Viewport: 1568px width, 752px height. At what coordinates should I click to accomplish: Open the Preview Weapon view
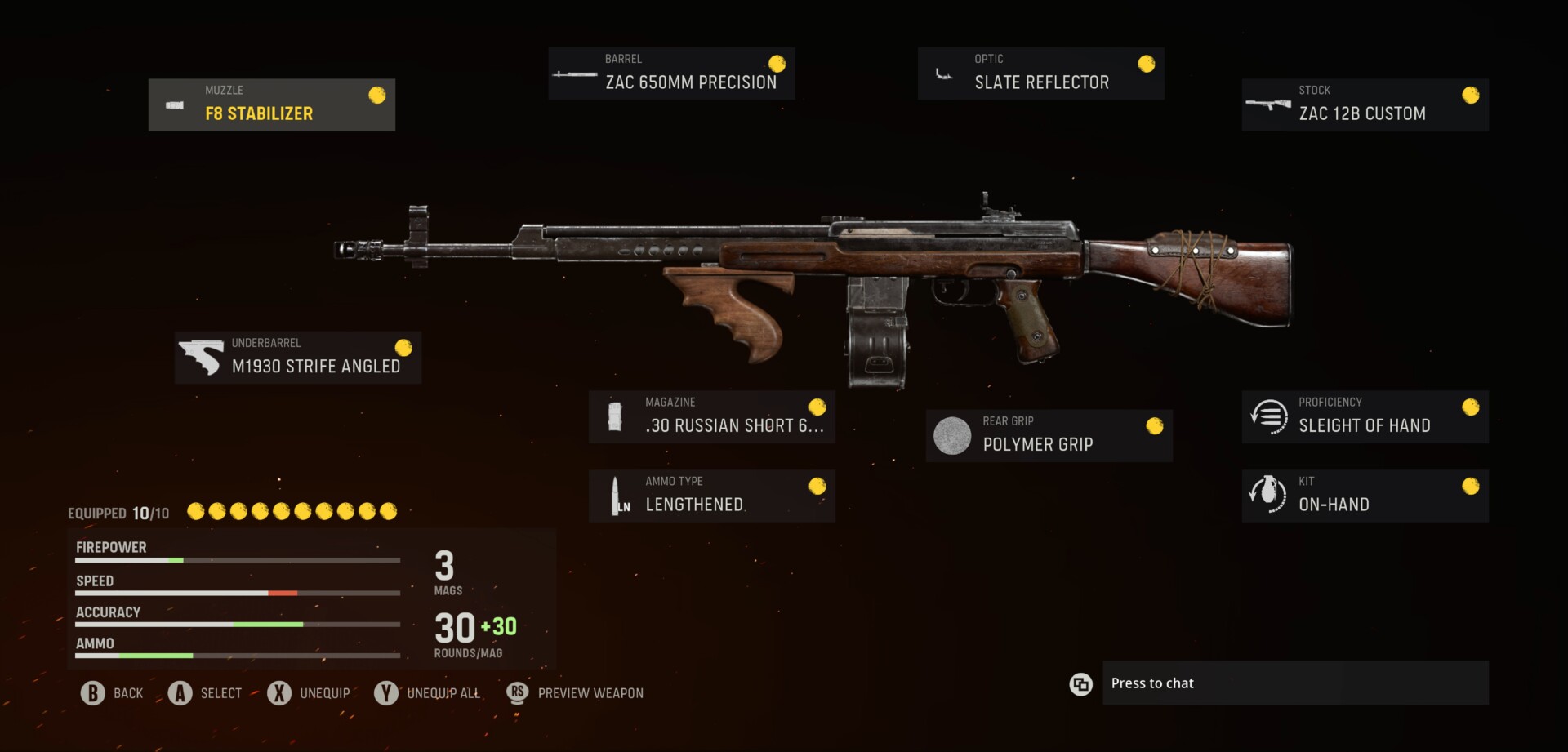tap(575, 693)
